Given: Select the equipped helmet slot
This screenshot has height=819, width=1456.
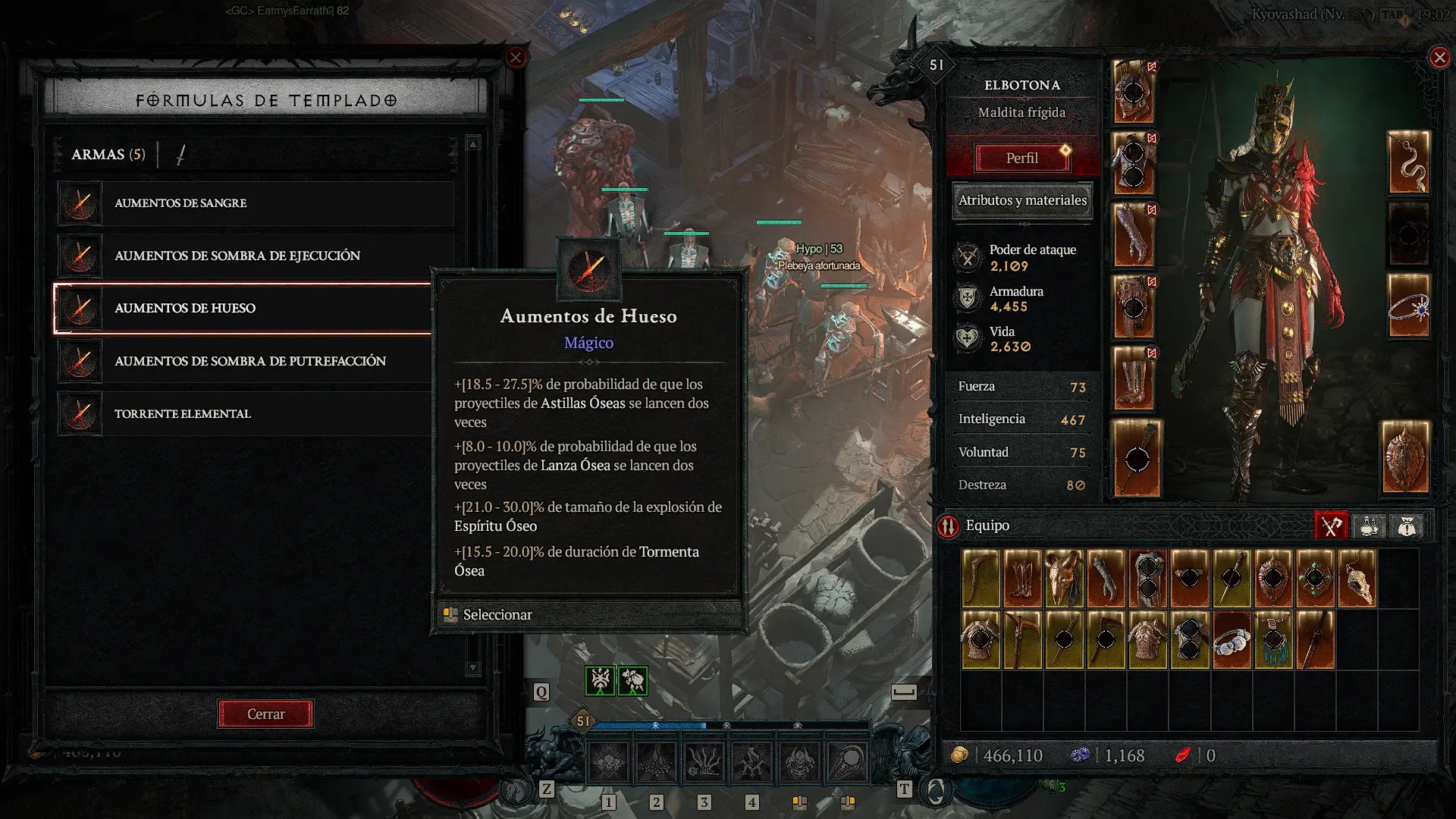Looking at the screenshot, I should click(1134, 93).
